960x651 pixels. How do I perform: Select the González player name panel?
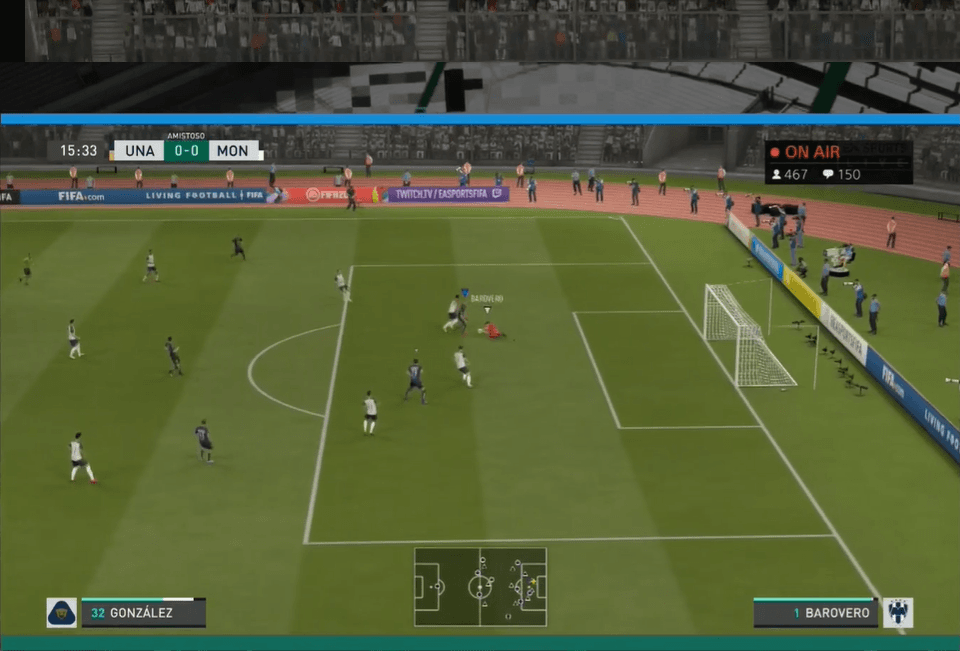pyautogui.click(x=143, y=613)
